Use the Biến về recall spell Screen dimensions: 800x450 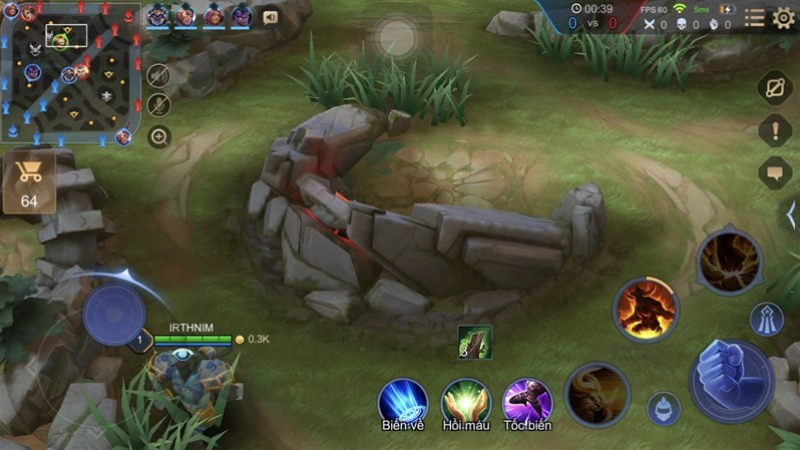pyautogui.click(x=402, y=401)
